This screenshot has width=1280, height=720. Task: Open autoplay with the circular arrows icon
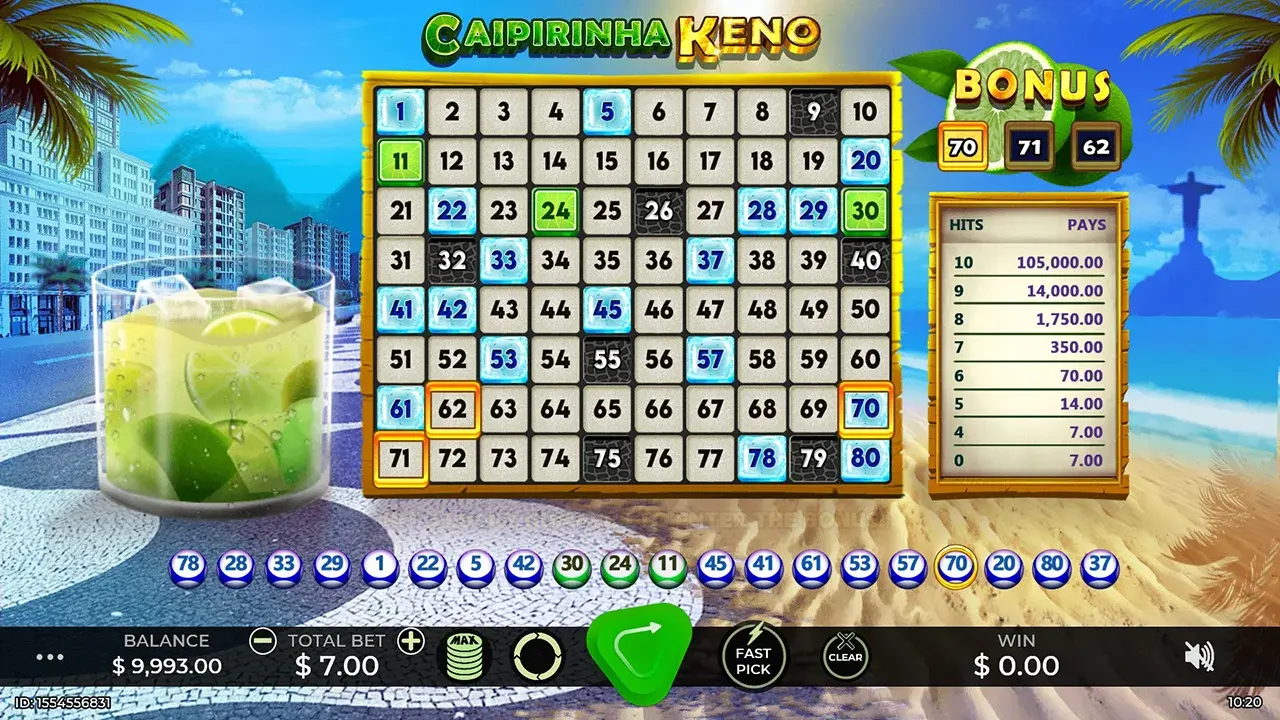(x=539, y=655)
